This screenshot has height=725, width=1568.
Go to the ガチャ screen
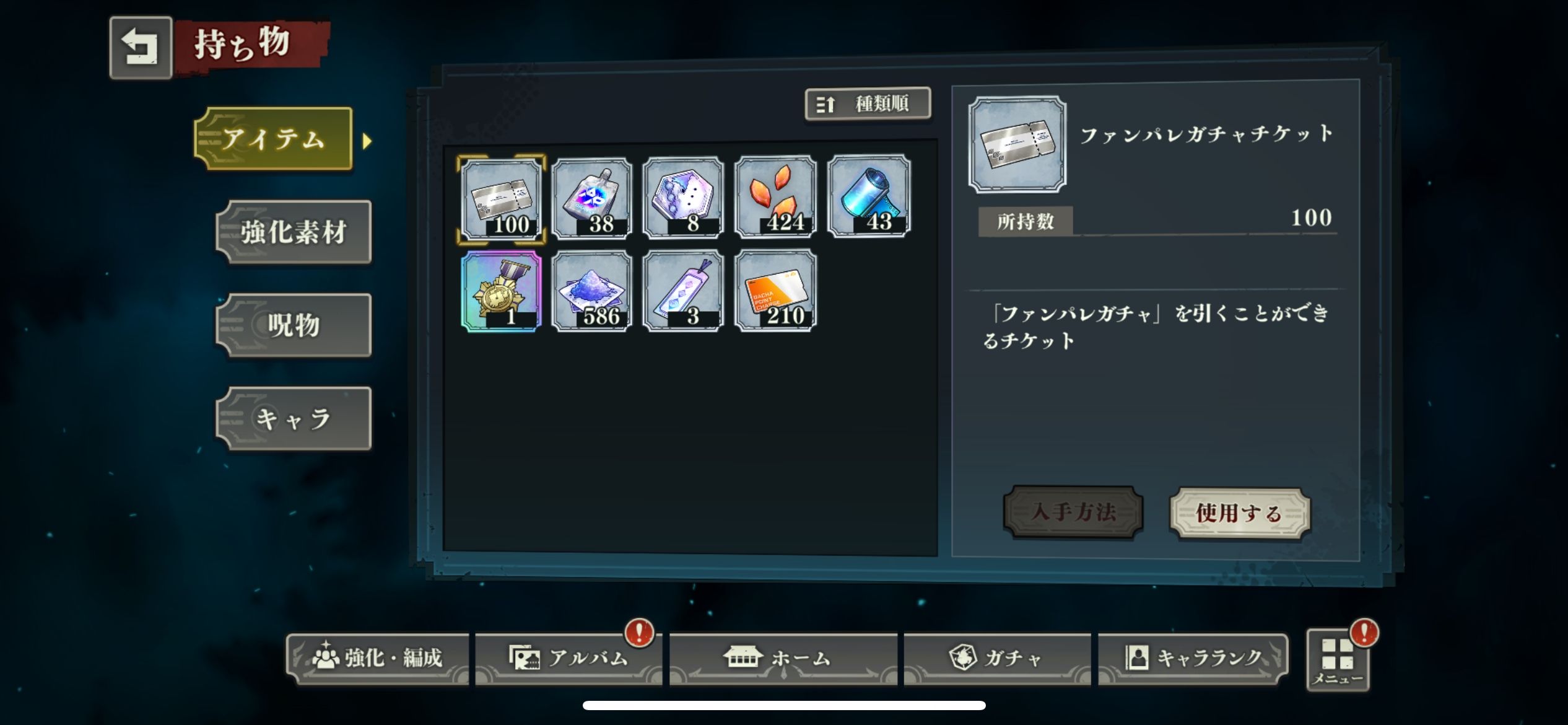[997, 658]
